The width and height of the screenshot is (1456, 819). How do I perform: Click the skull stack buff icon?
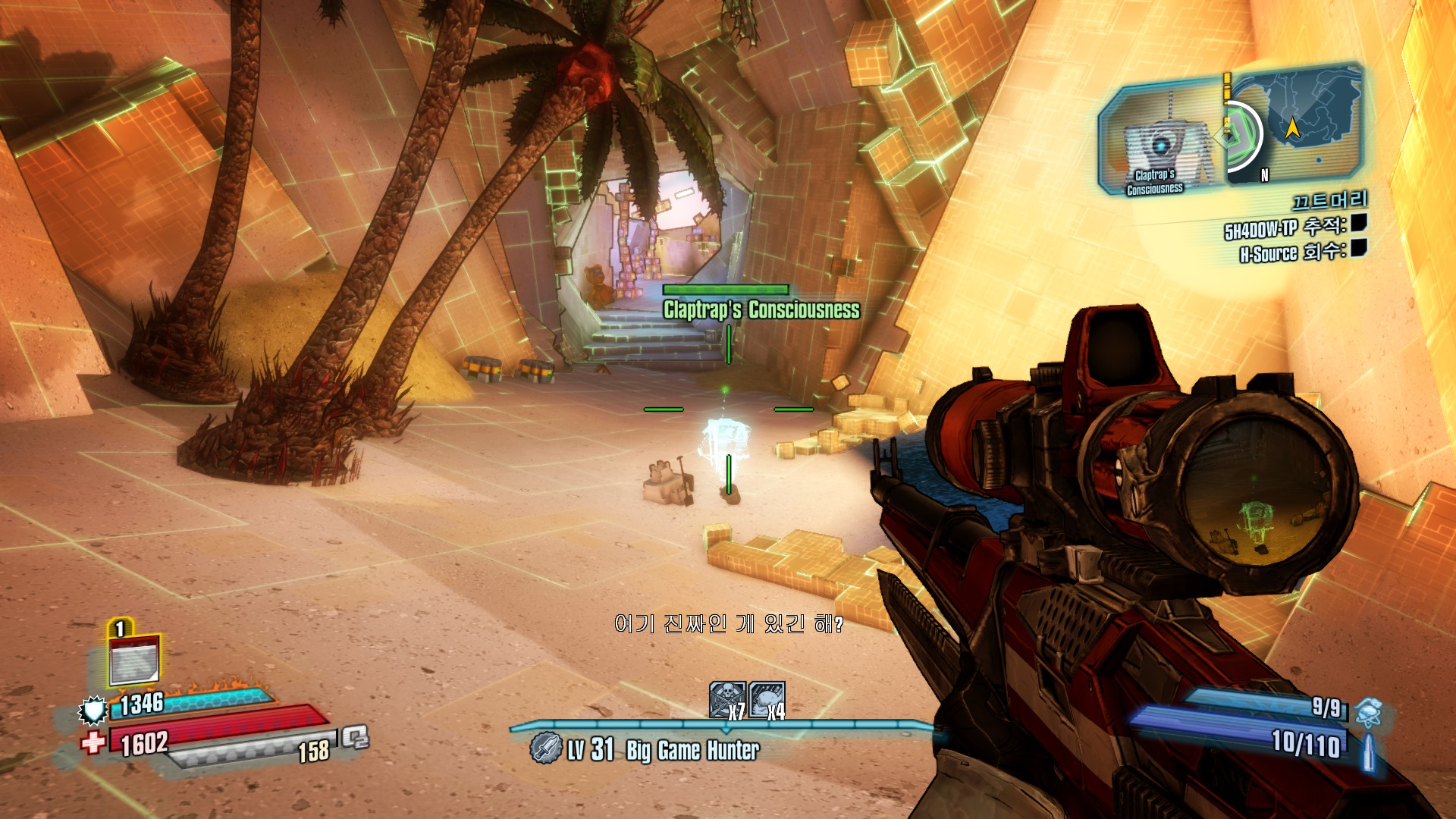click(x=726, y=699)
